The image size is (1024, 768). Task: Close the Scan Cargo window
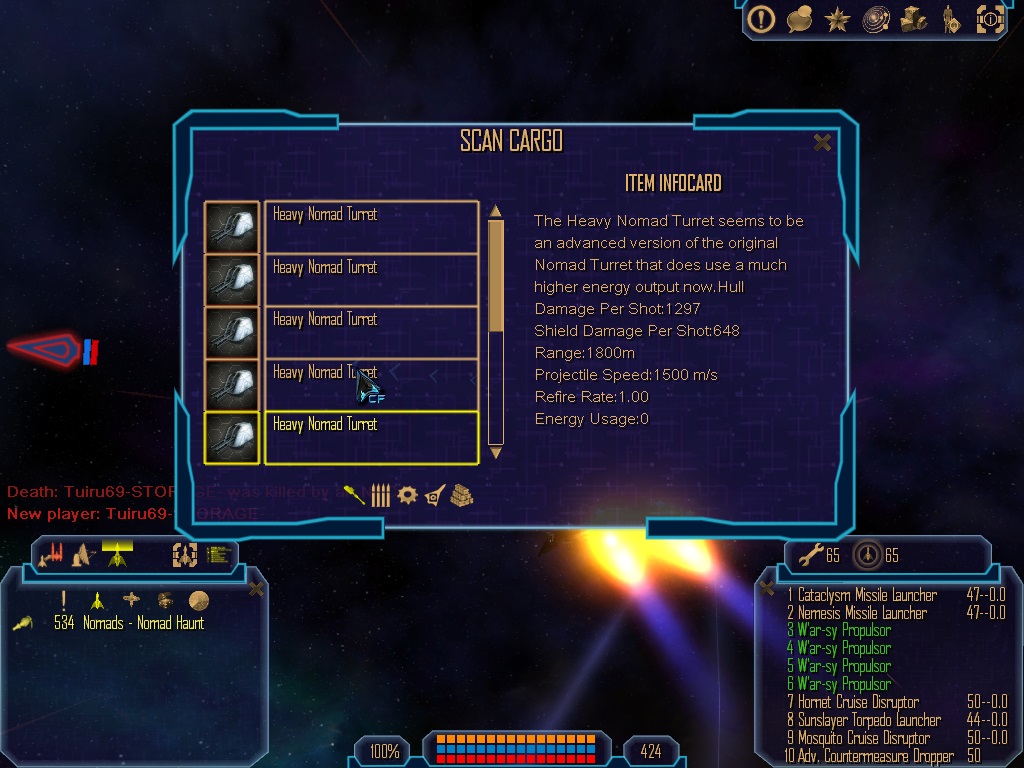click(822, 143)
